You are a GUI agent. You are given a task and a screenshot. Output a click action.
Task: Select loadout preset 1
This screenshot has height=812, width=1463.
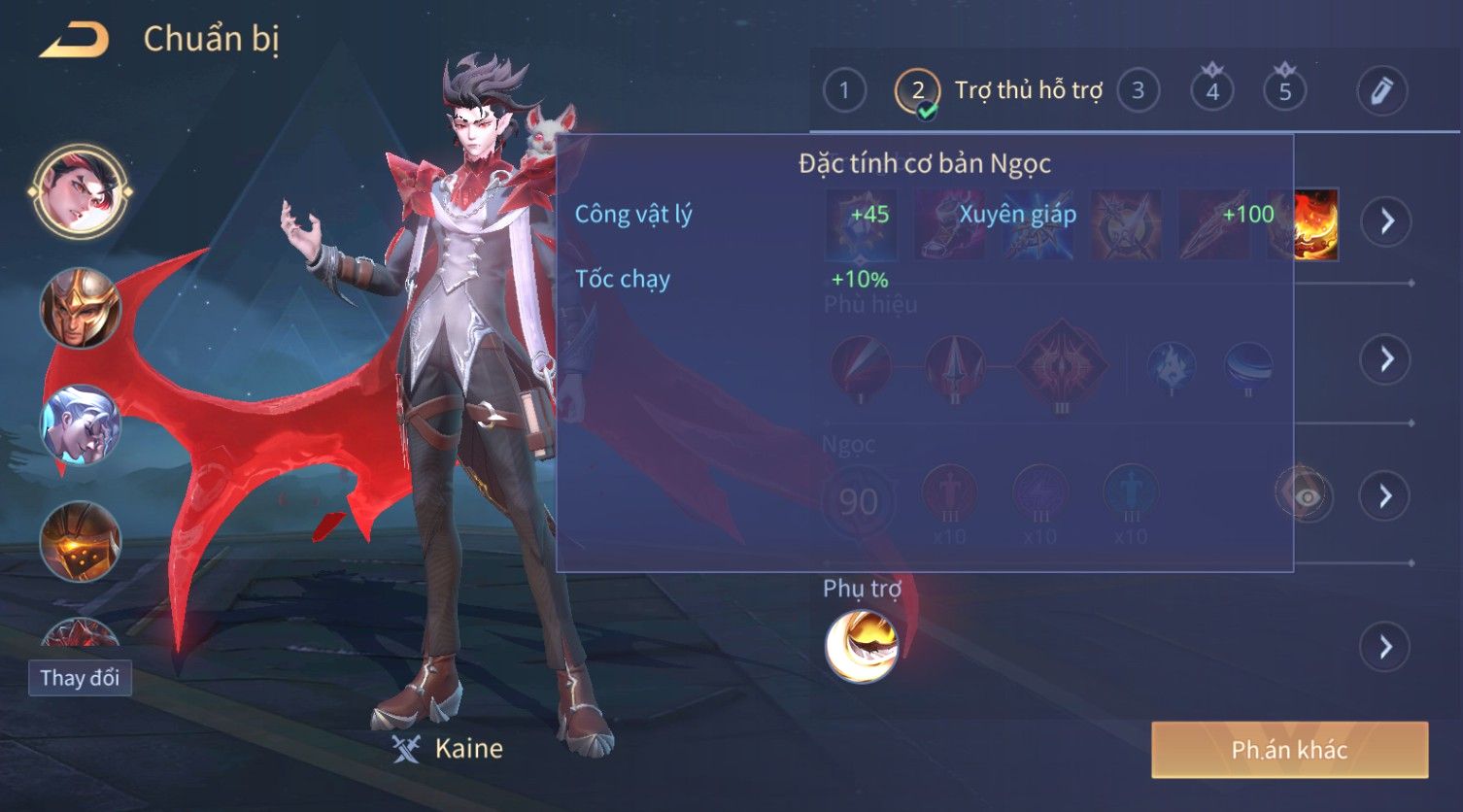843,91
